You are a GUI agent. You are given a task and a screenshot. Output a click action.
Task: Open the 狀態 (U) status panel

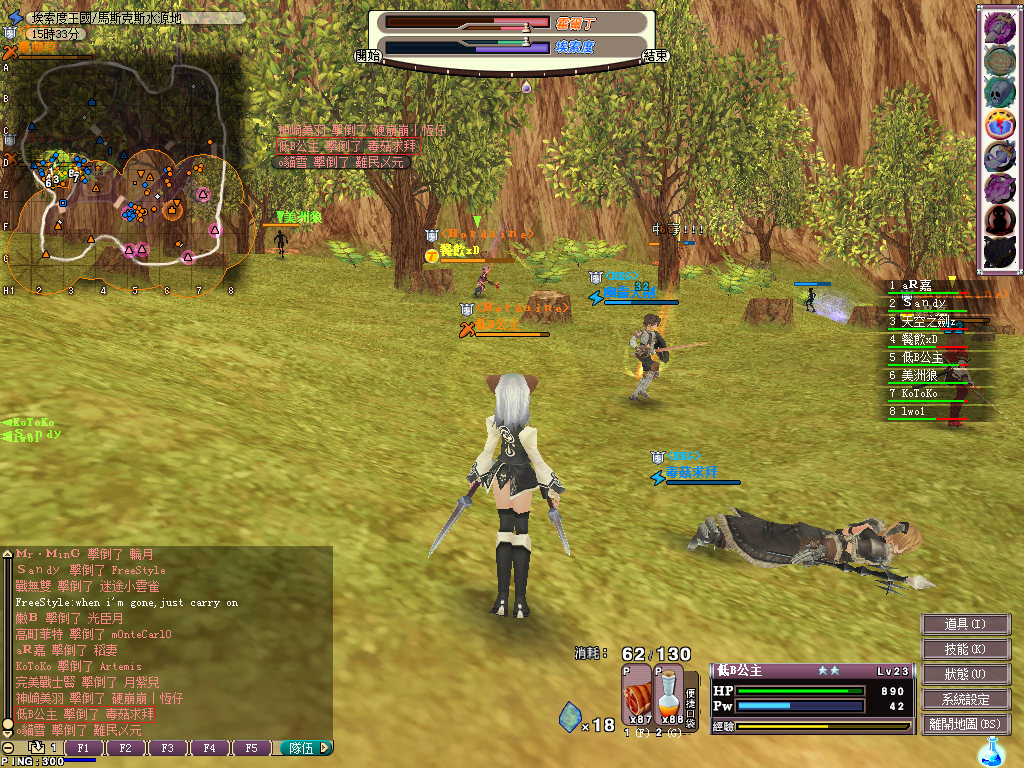965,674
